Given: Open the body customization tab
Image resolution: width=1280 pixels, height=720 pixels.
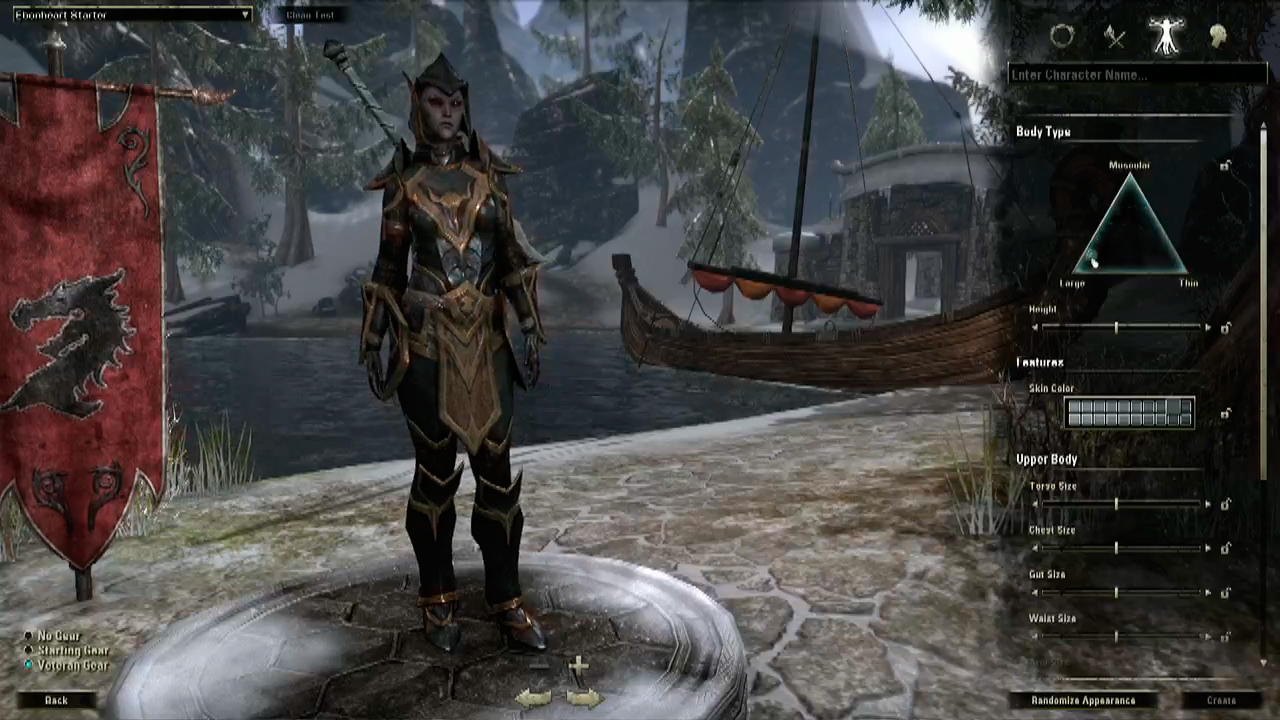Looking at the screenshot, I should (x=1166, y=36).
